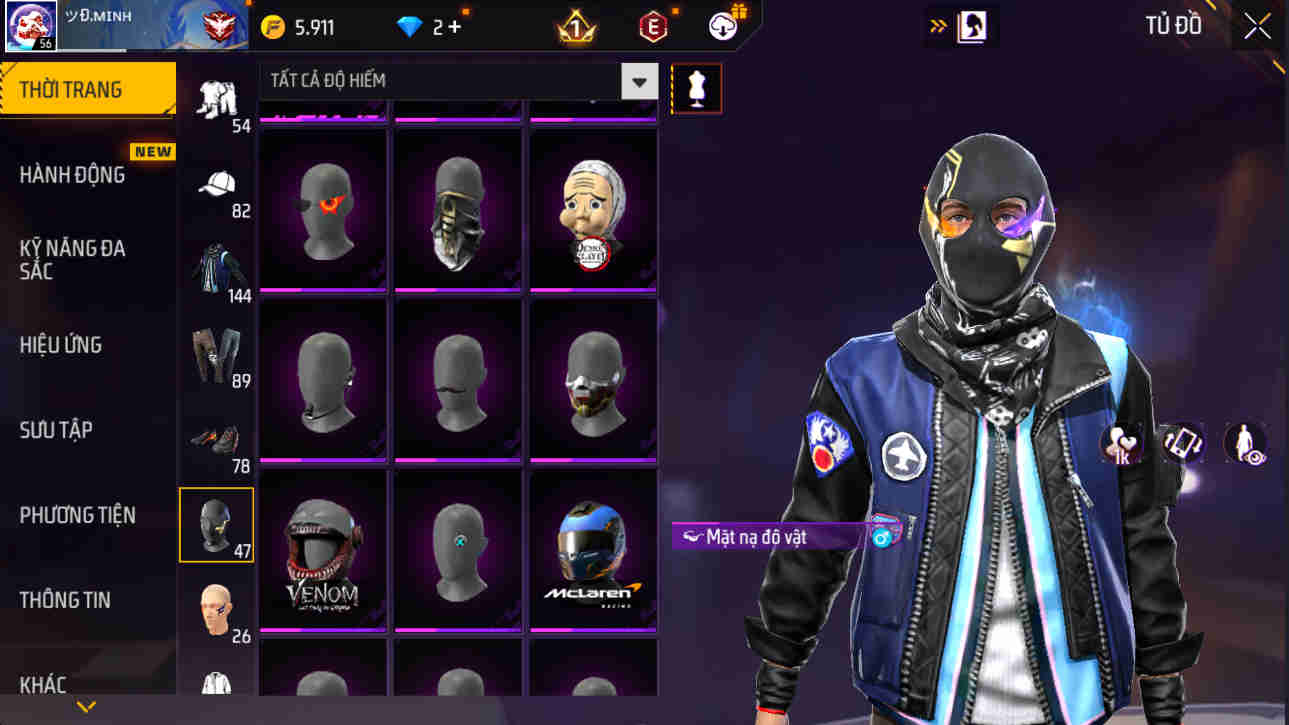
Task: Click the mannequin outfit preset icon
Action: pyautogui.click(x=696, y=88)
